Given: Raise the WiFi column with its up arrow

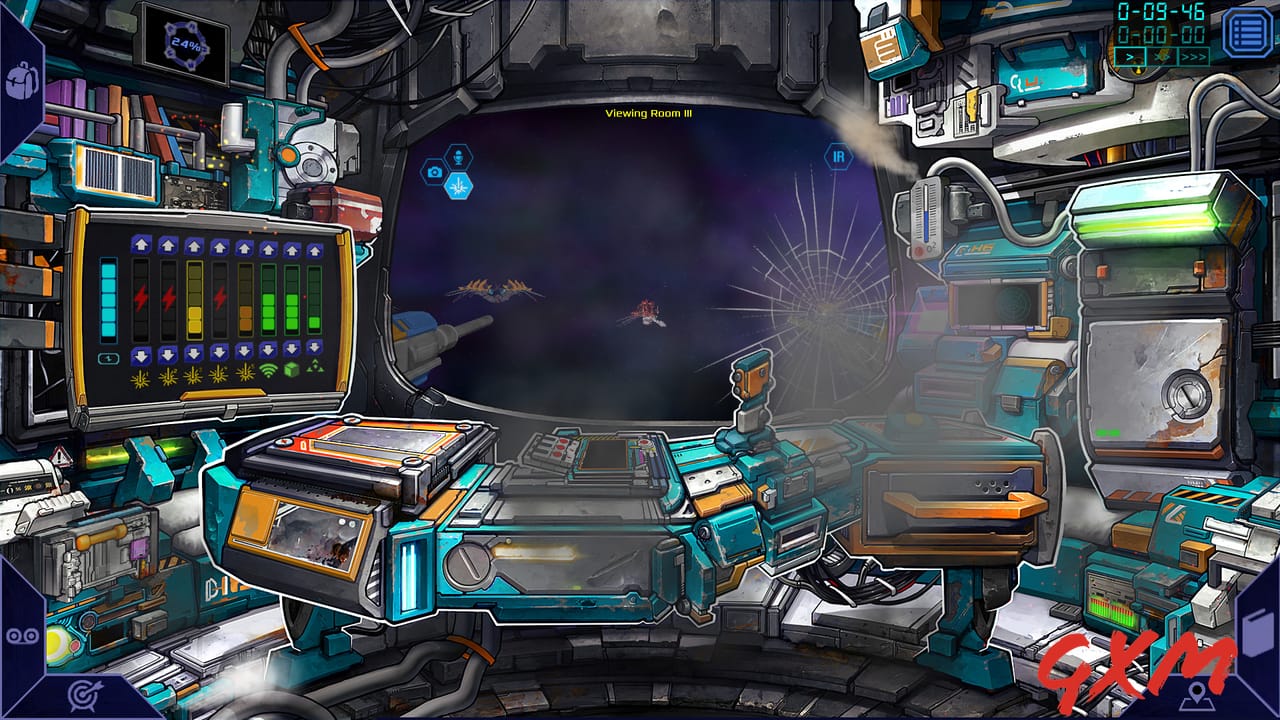Looking at the screenshot, I should point(267,247).
